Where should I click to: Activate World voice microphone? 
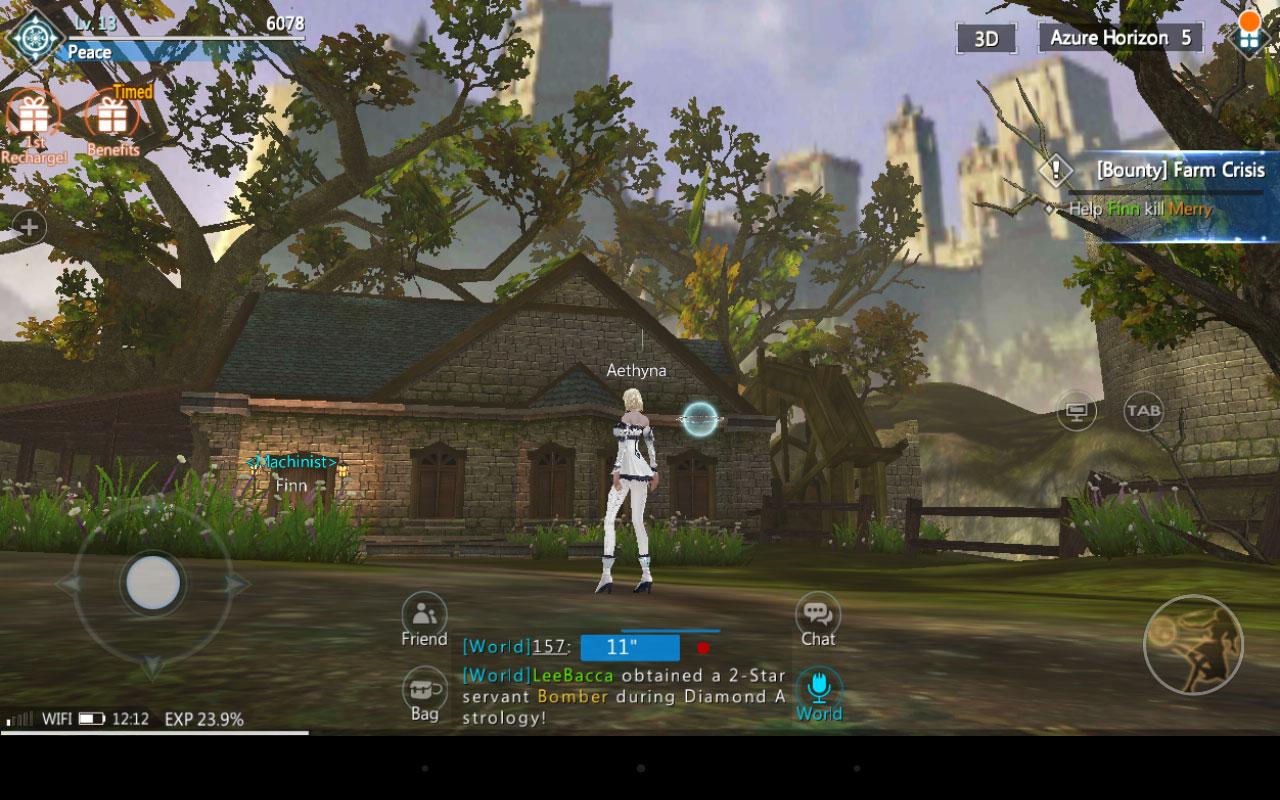click(819, 693)
